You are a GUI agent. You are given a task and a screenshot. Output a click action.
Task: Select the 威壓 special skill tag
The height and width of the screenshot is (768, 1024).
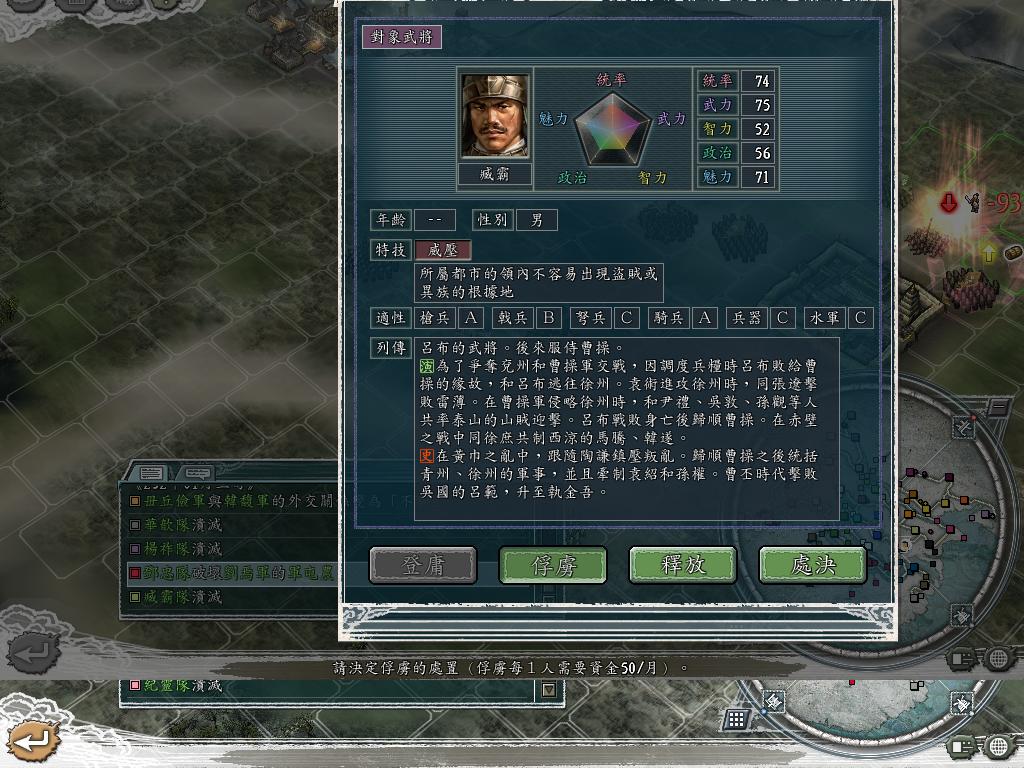(442, 250)
